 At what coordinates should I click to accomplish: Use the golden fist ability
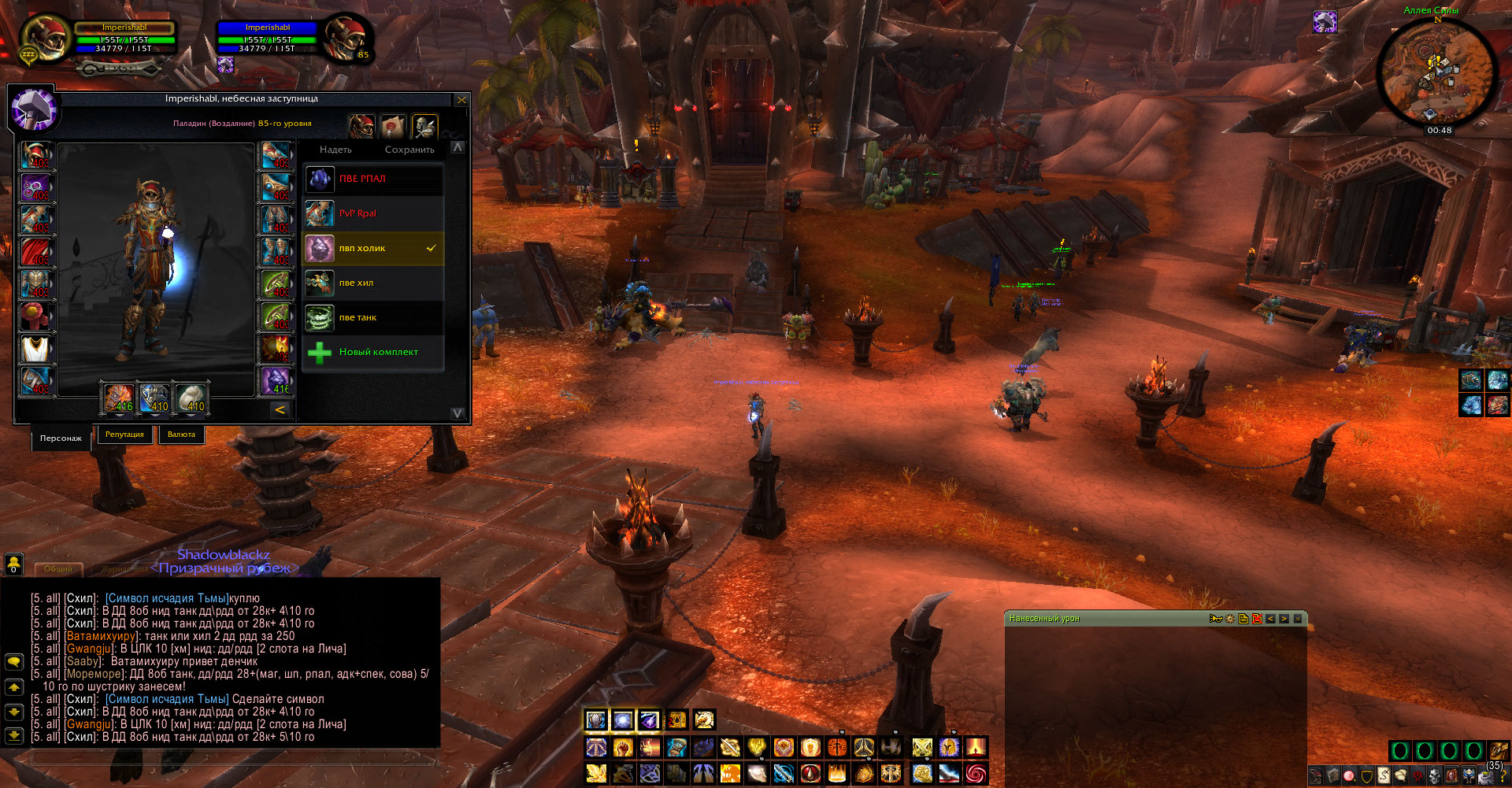623,747
